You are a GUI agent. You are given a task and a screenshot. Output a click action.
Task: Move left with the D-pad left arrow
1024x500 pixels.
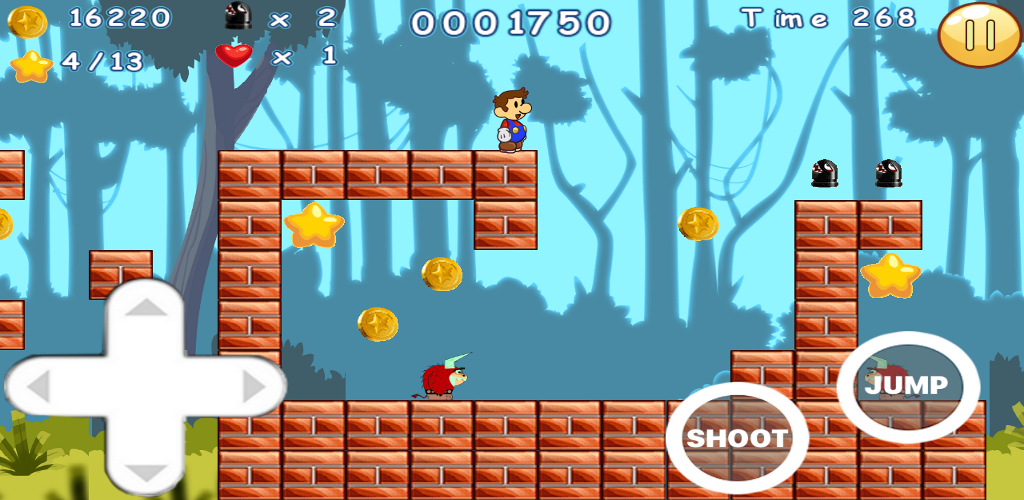point(40,385)
